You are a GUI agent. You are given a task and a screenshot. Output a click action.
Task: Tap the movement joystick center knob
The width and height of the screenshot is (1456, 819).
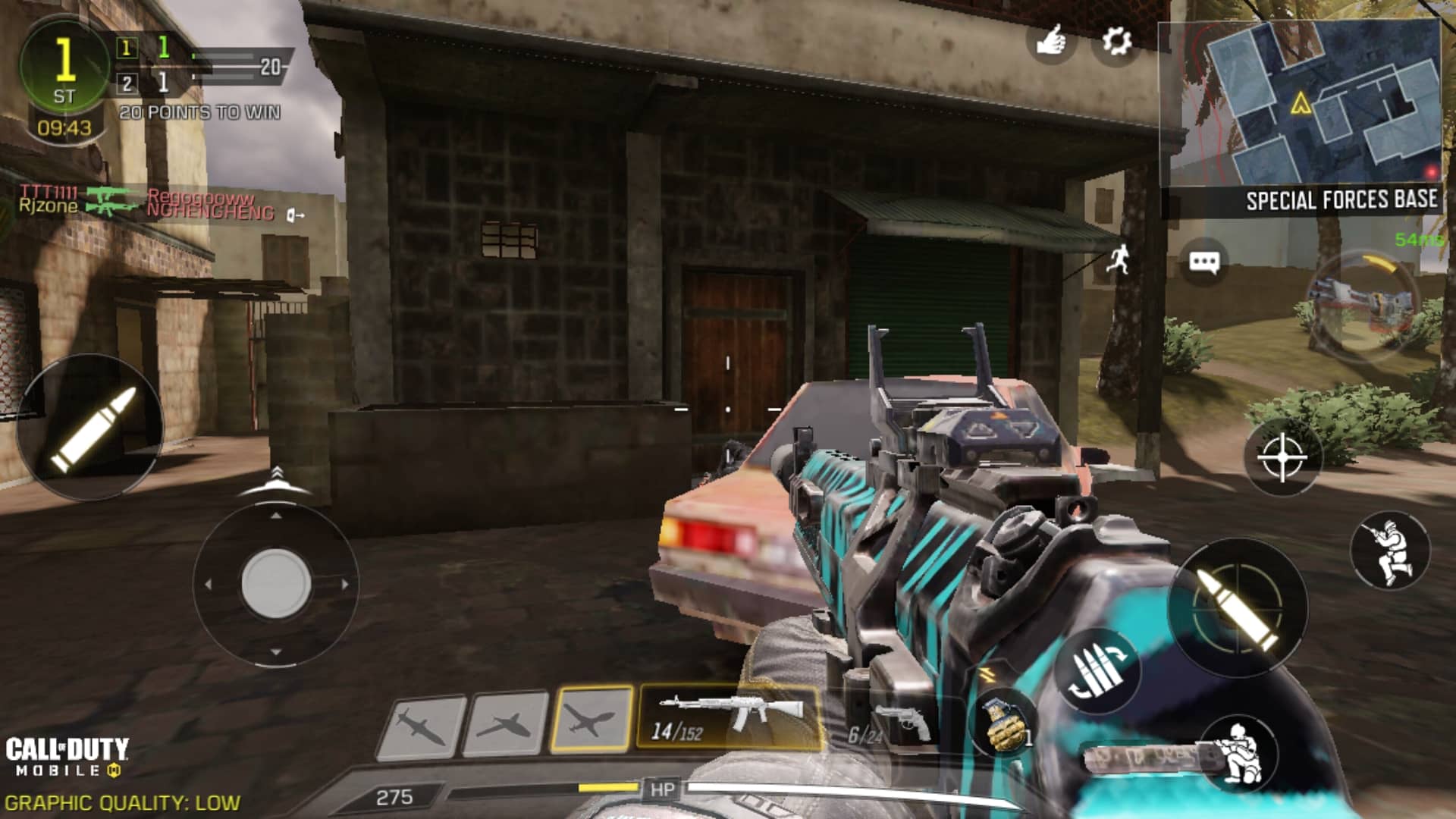coord(276,584)
